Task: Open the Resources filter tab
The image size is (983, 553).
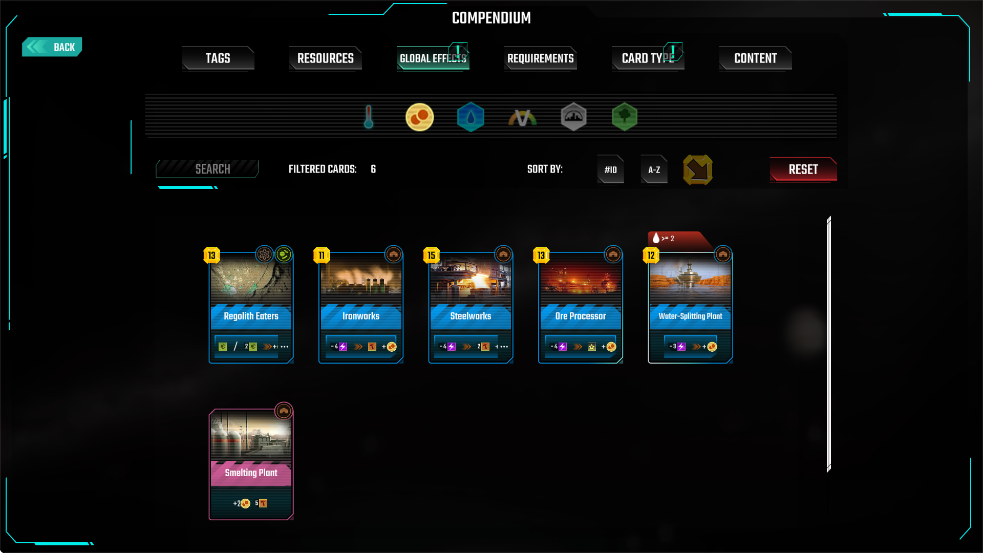Action: 326,59
